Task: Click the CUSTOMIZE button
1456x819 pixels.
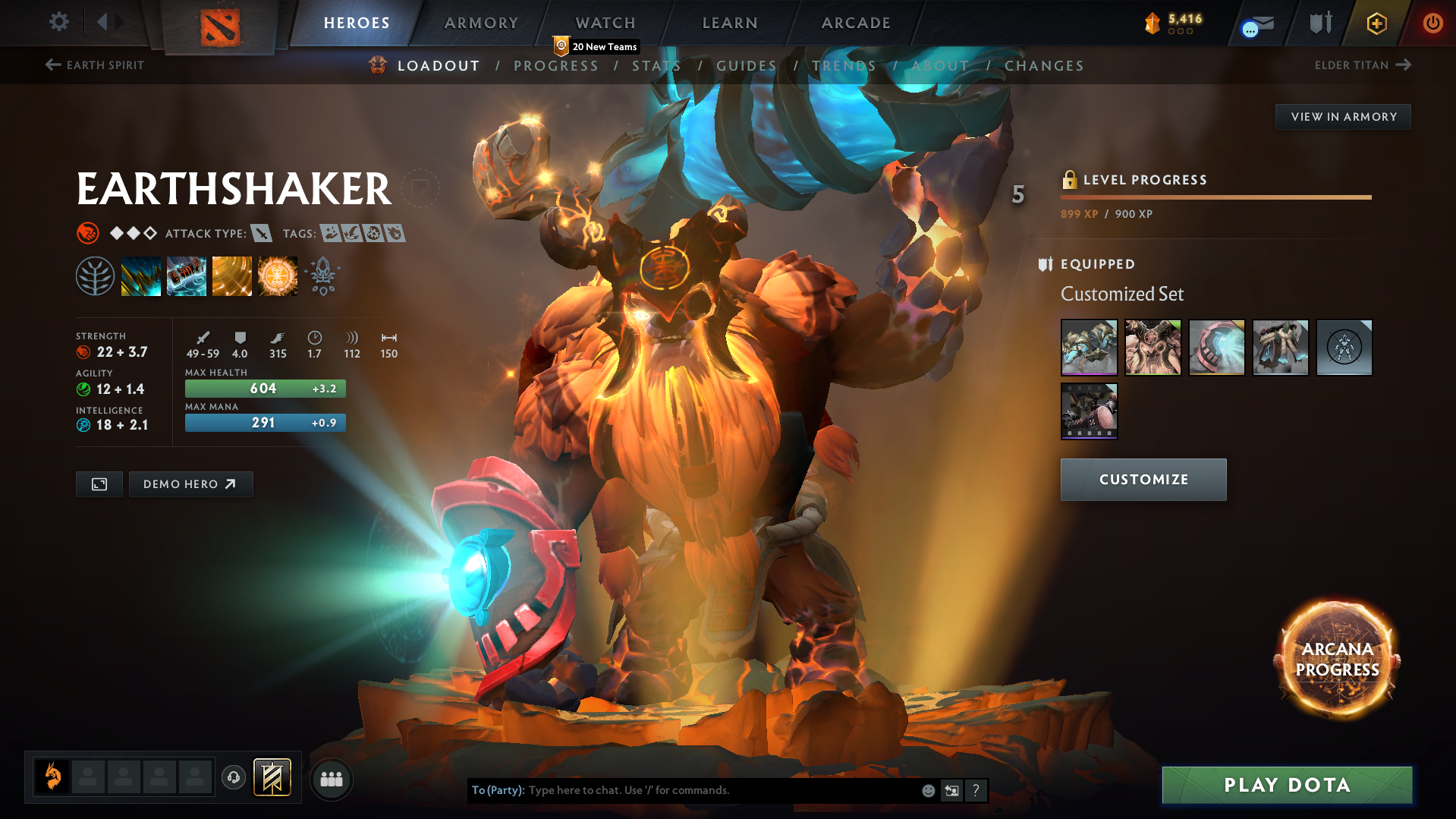Action: point(1143,479)
